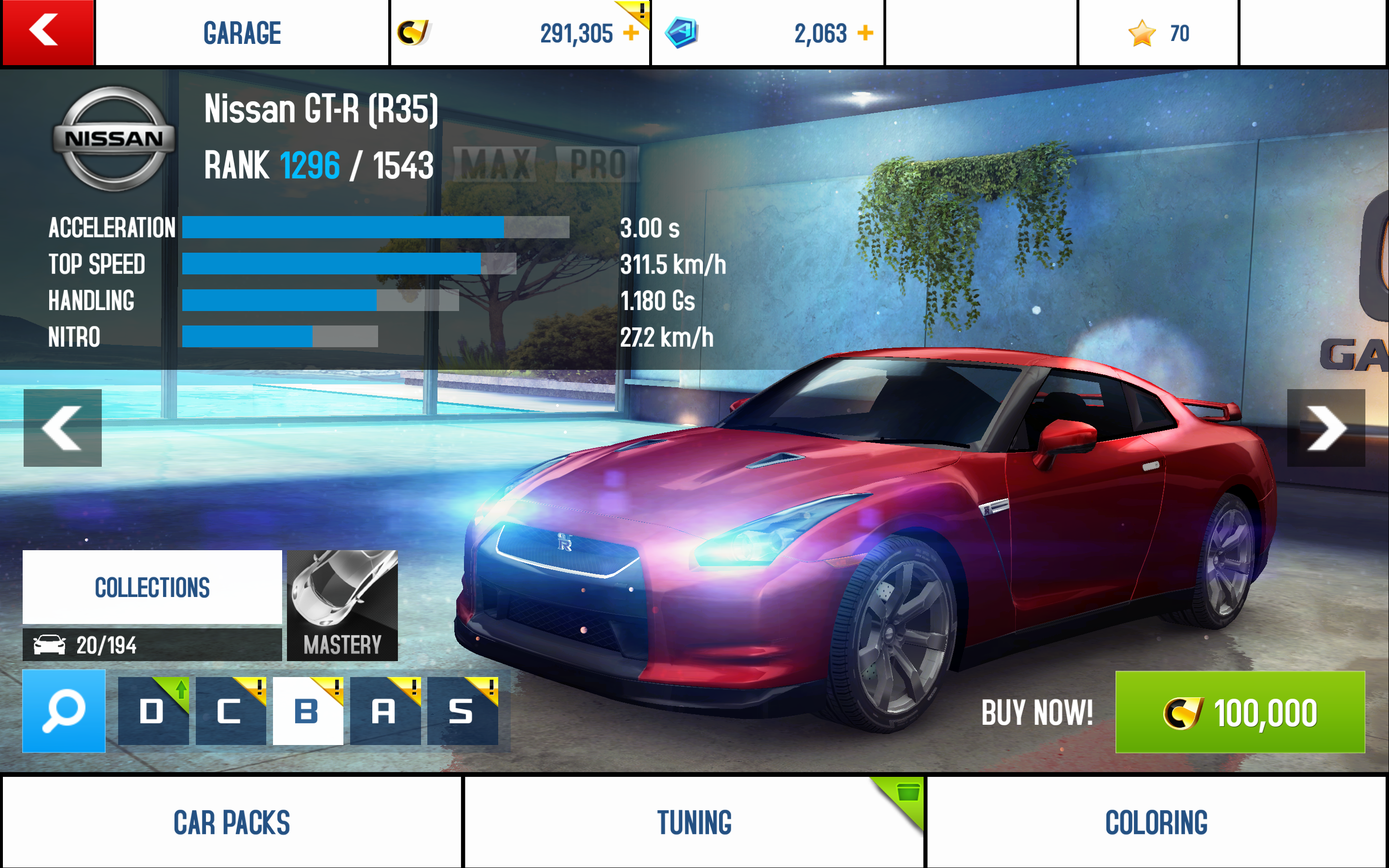Open car search with the magnifier icon
Screen dimensions: 1389x868
tap(64, 711)
